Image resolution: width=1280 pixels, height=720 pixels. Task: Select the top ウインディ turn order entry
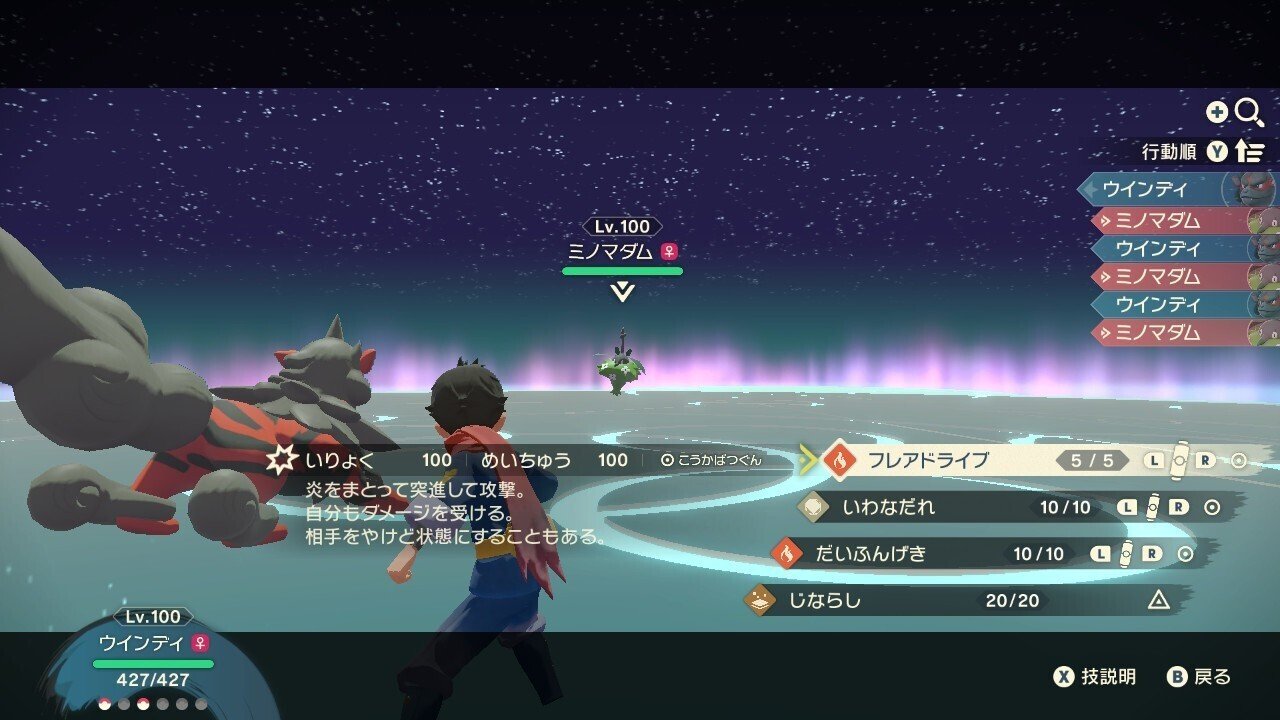[1146, 188]
